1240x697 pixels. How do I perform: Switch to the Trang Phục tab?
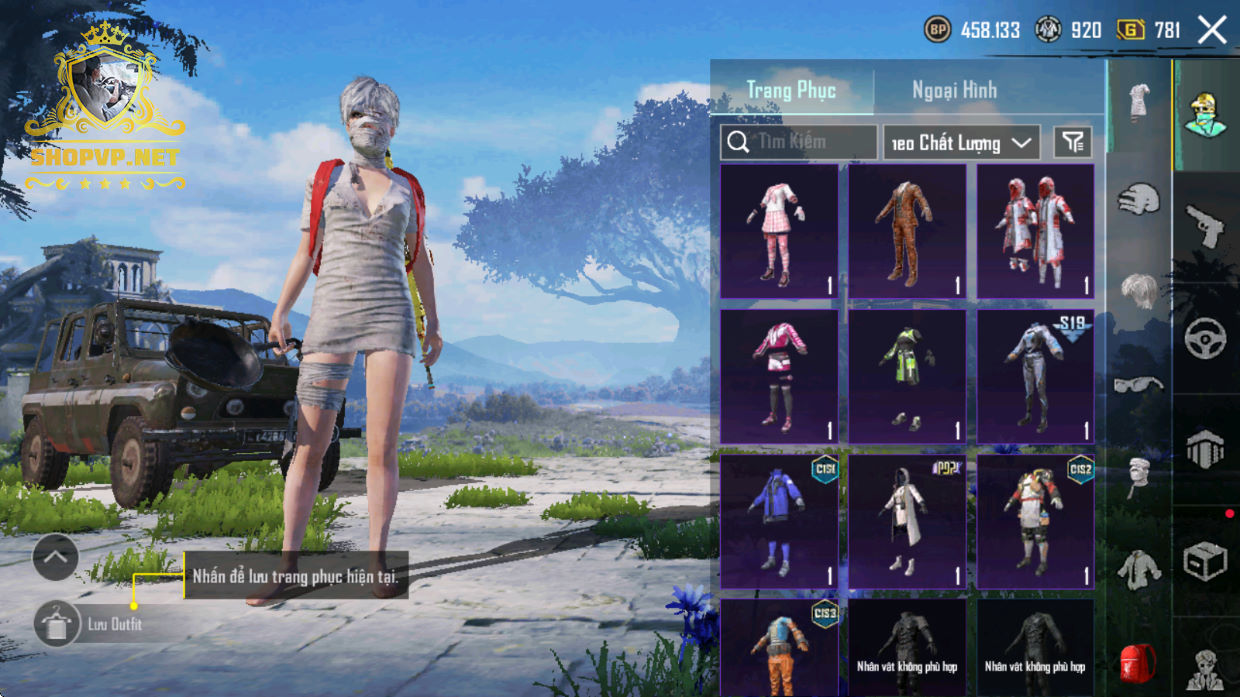pos(791,90)
